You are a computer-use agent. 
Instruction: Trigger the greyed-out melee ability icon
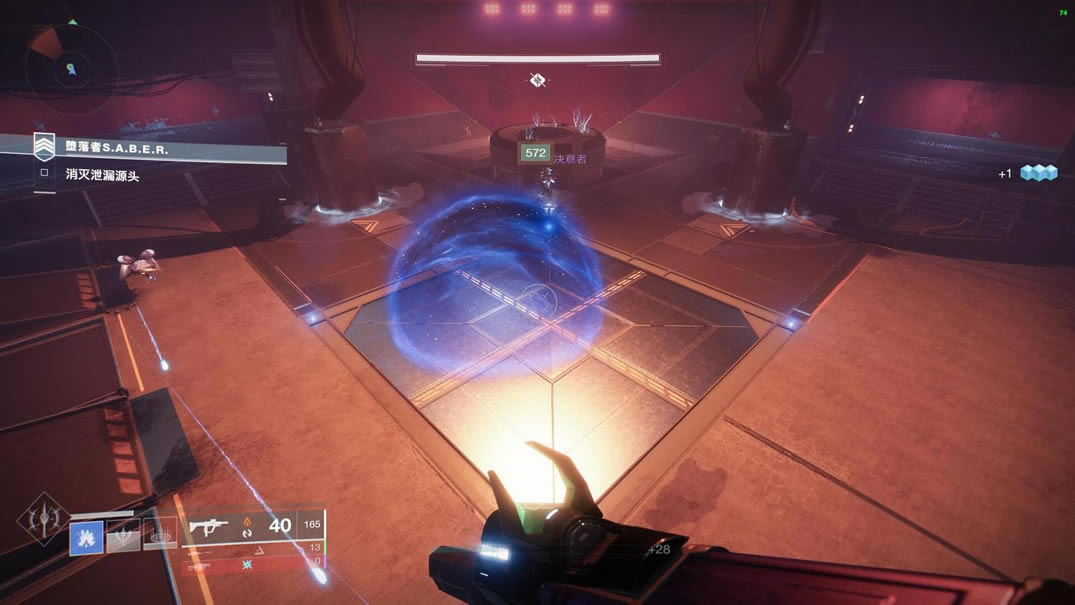[x=123, y=537]
